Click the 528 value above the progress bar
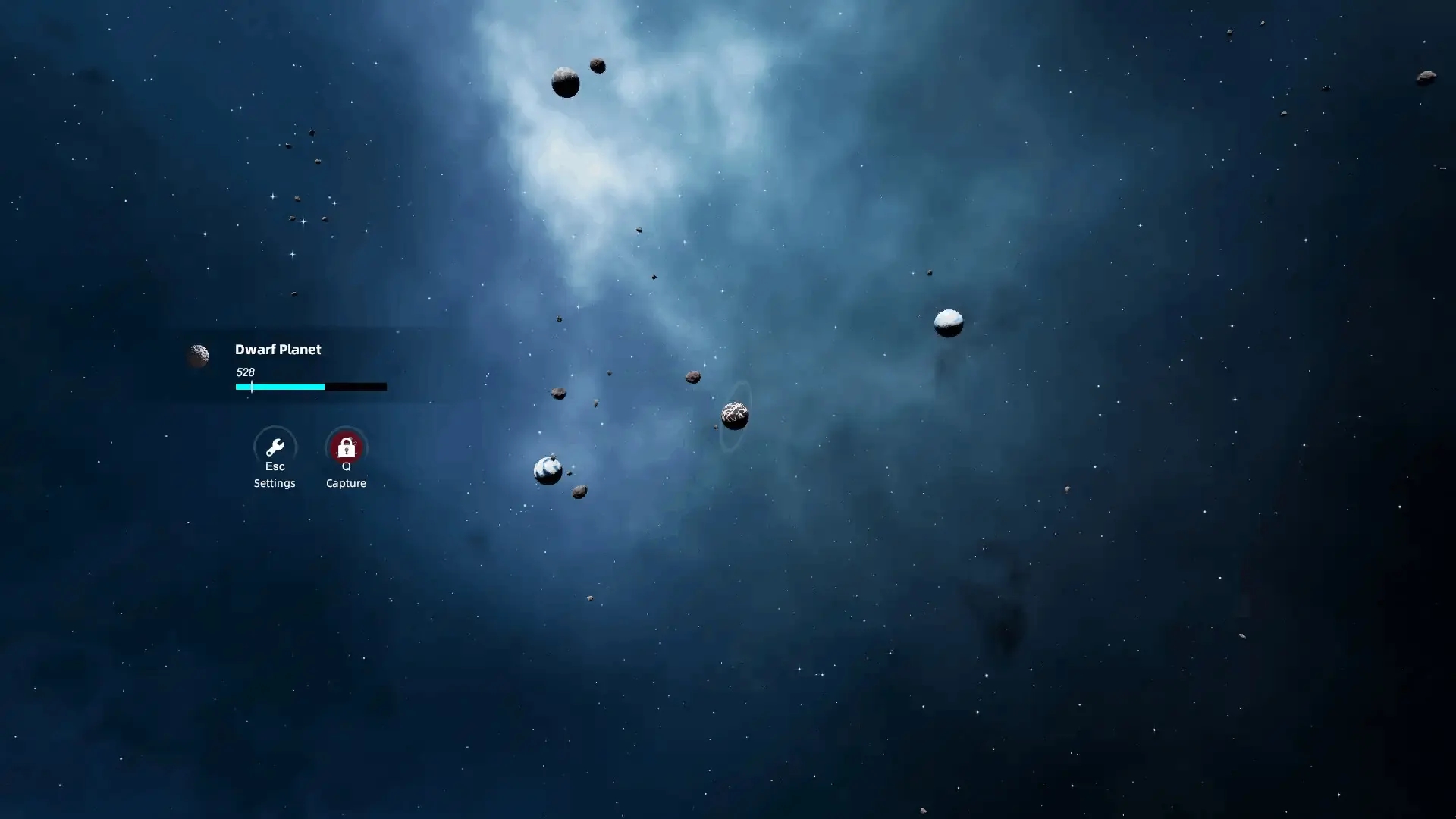The image size is (1456, 819). point(244,372)
